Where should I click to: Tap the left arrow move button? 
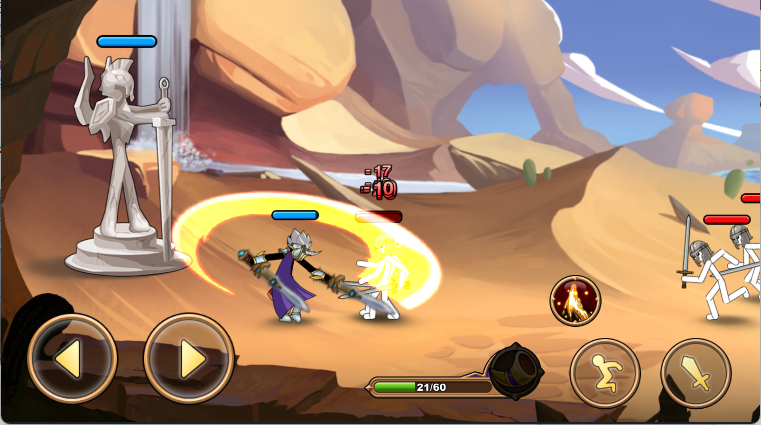pos(72,358)
